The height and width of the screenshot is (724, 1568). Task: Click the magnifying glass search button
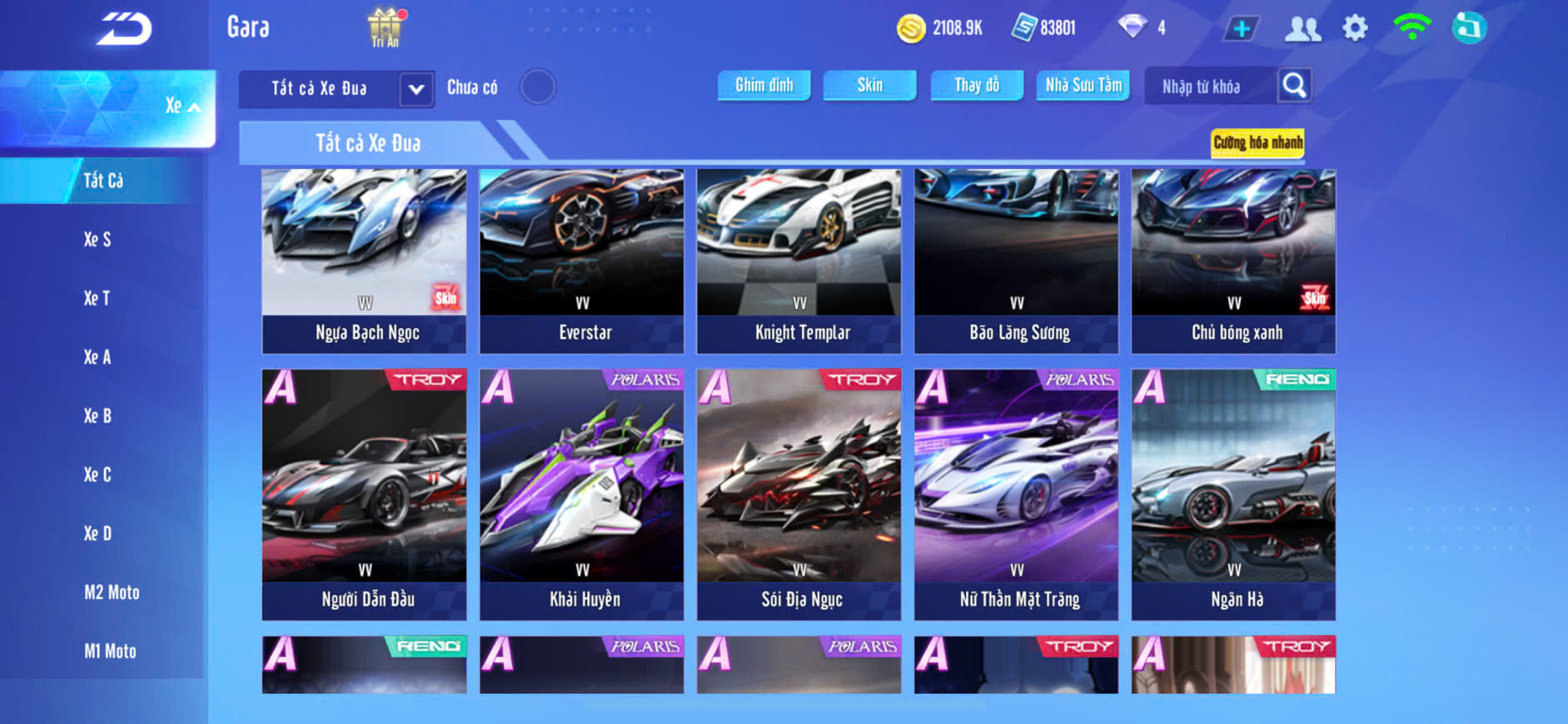coord(1294,85)
